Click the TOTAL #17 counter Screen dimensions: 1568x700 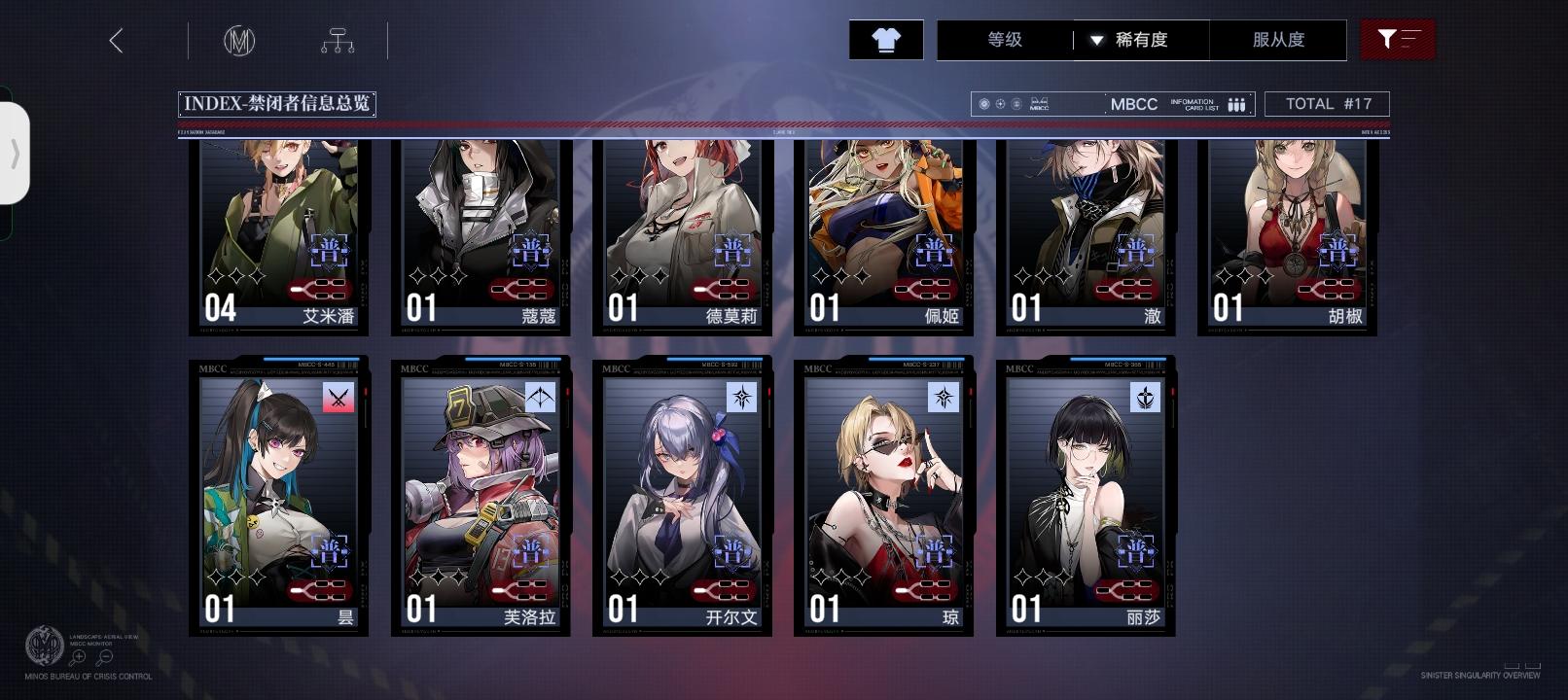(1327, 103)
